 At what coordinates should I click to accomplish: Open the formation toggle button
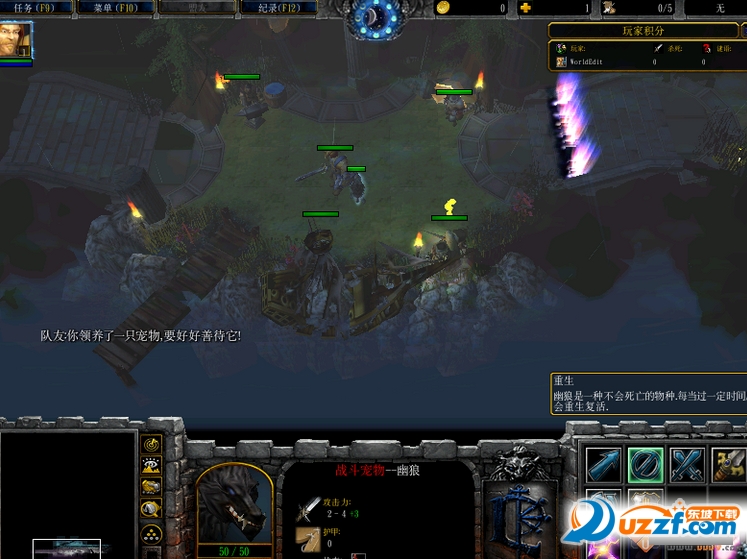click(x=151, y=533)
